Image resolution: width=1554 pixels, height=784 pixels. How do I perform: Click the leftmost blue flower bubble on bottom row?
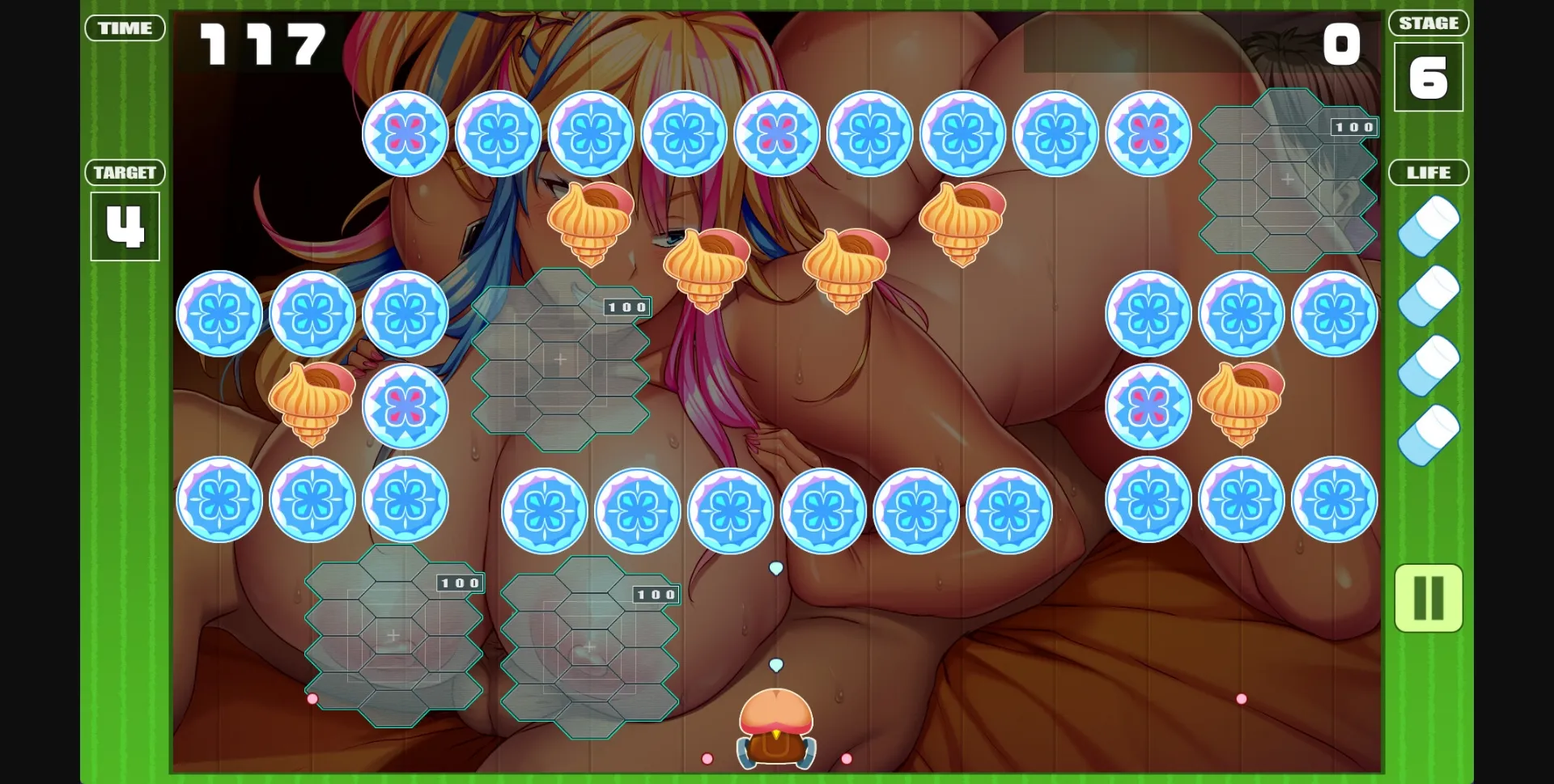point(219,499)
